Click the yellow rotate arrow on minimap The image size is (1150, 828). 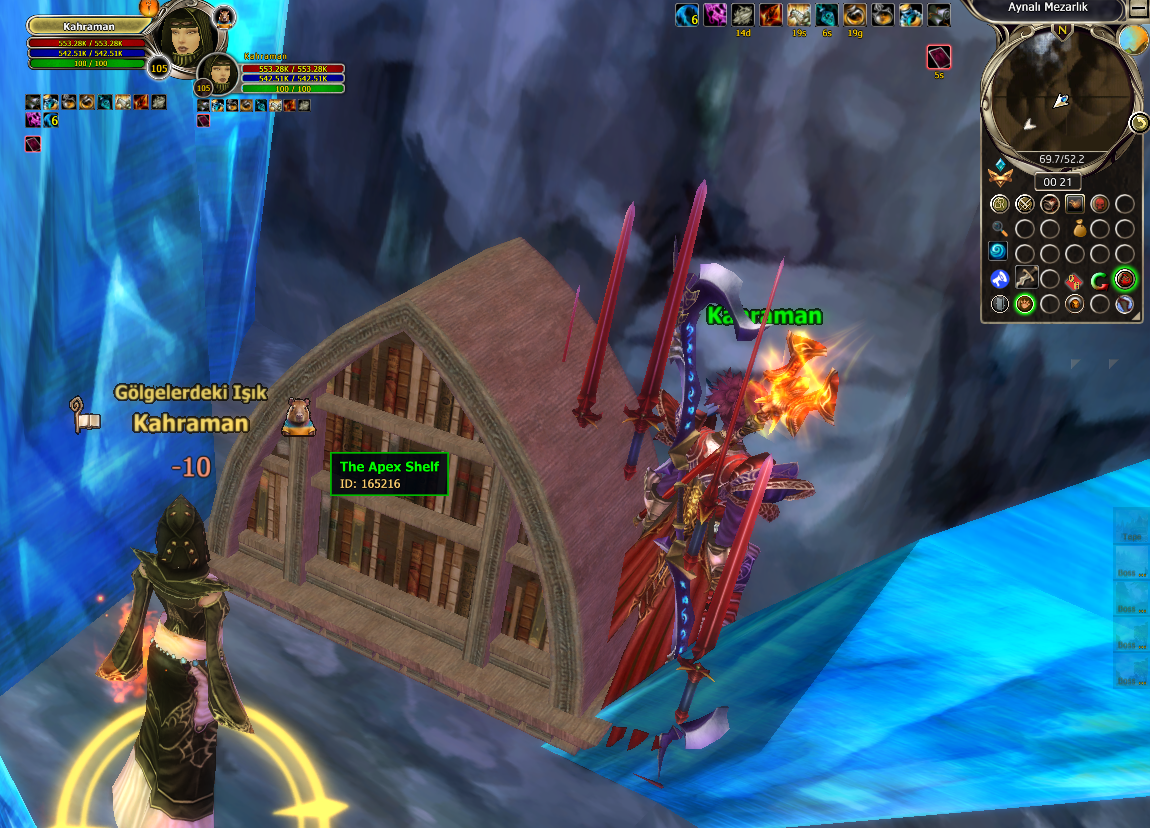(1138, 122)
